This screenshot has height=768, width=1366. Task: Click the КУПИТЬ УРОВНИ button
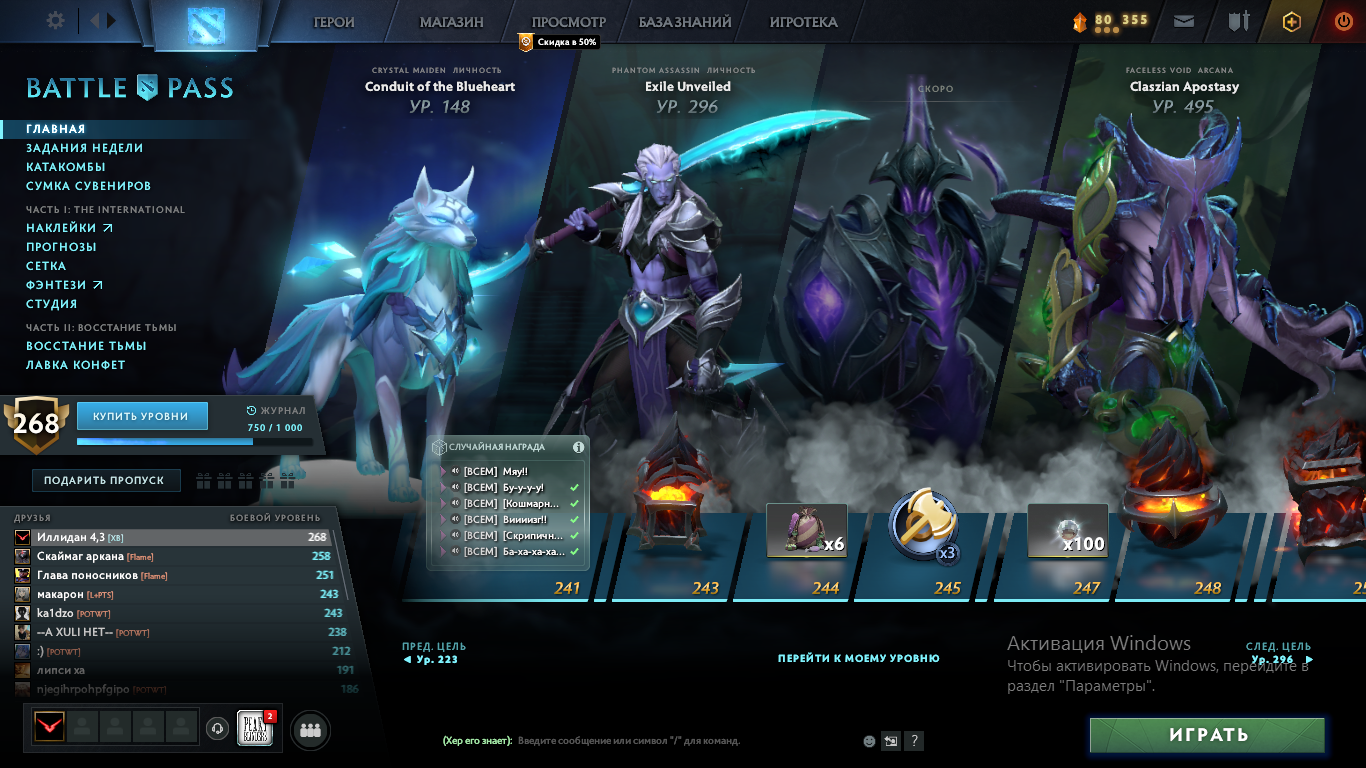tap(142, 415)
